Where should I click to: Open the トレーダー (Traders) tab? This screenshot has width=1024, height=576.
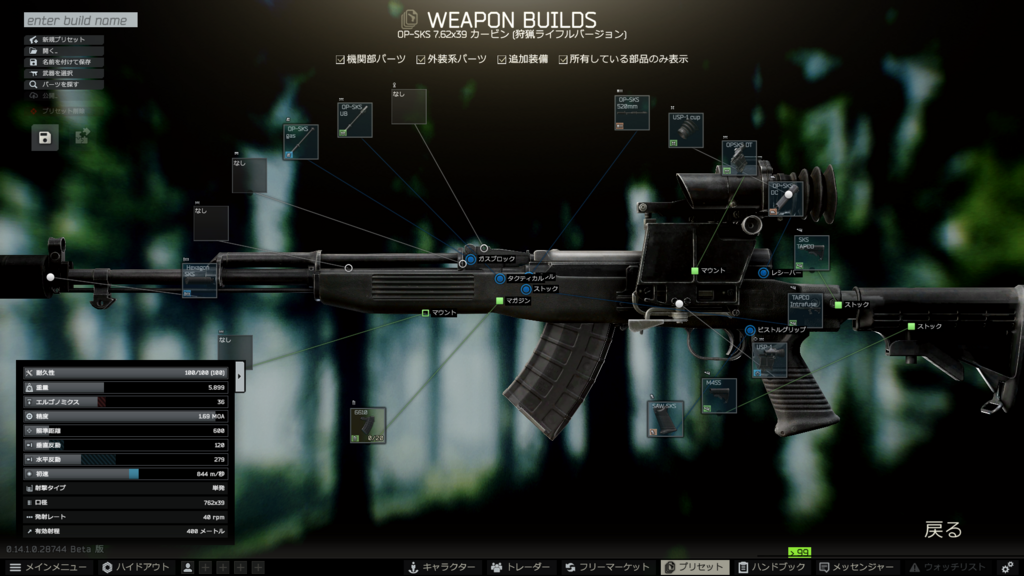[520, 567]
